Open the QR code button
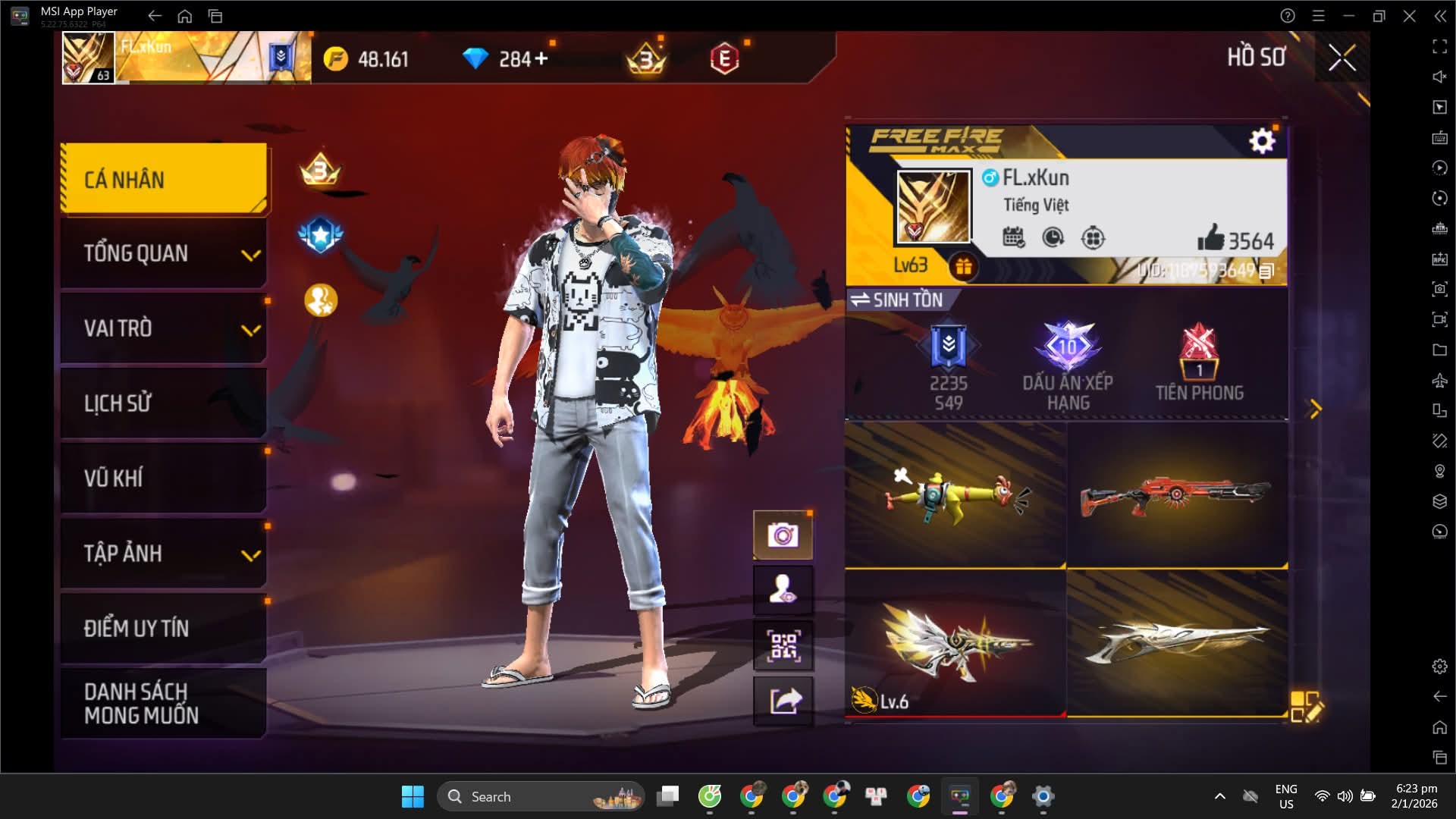The width and height of the screenshot is (1456, 819). [x=783, y=646]
